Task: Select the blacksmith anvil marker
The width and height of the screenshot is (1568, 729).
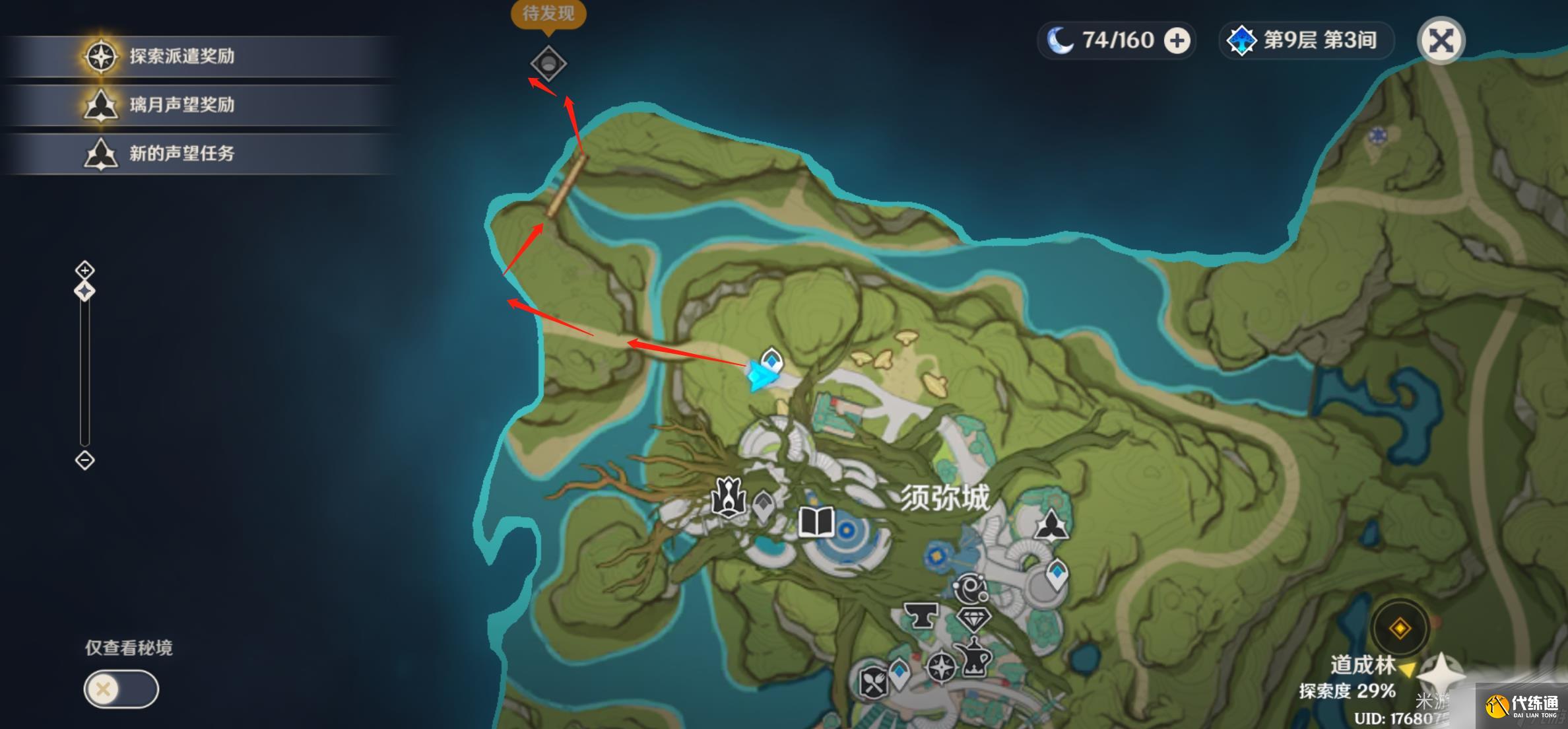Action: pos(920,615)
